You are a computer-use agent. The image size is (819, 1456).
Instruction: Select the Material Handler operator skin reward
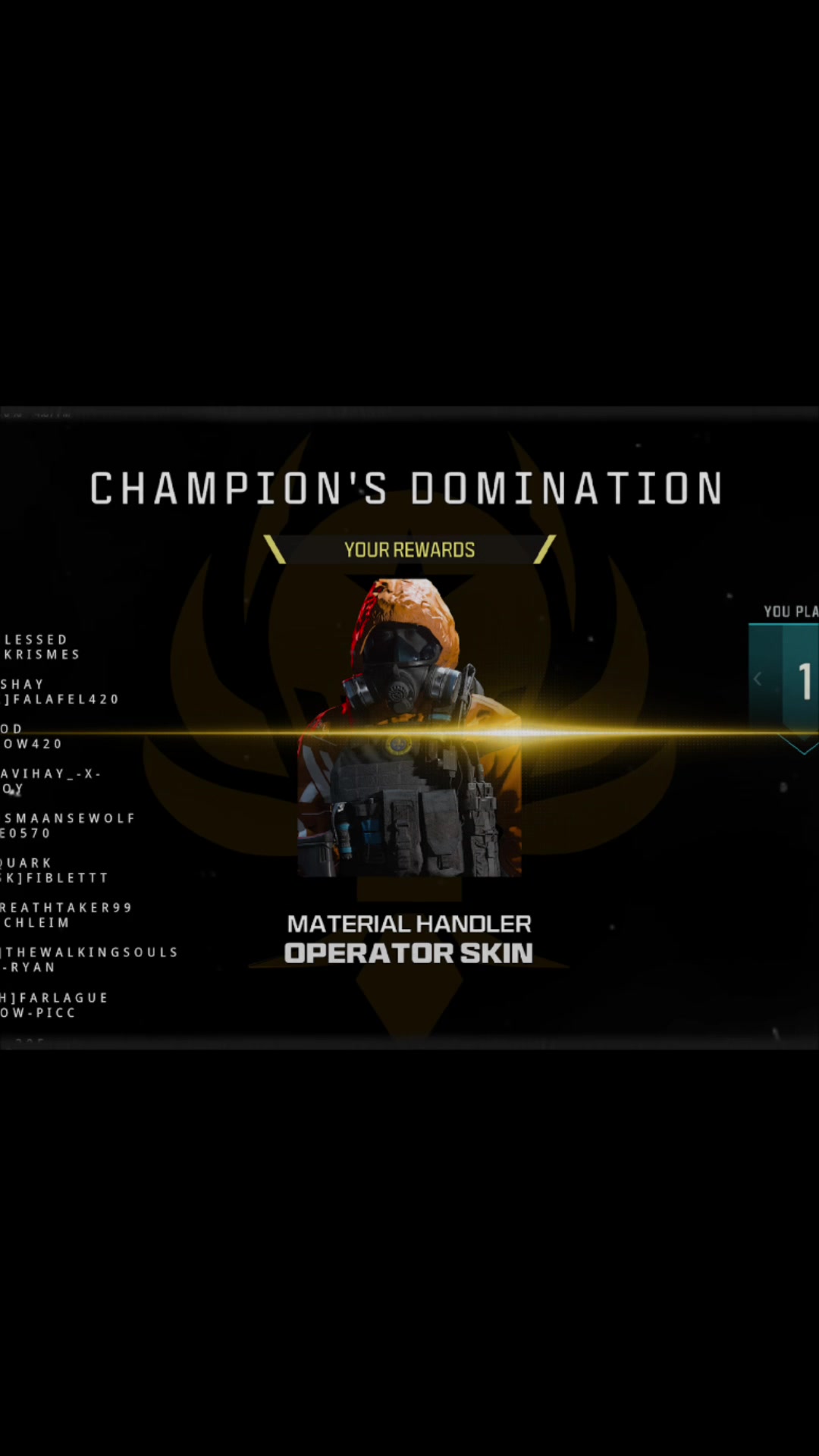tap(409, 728)
